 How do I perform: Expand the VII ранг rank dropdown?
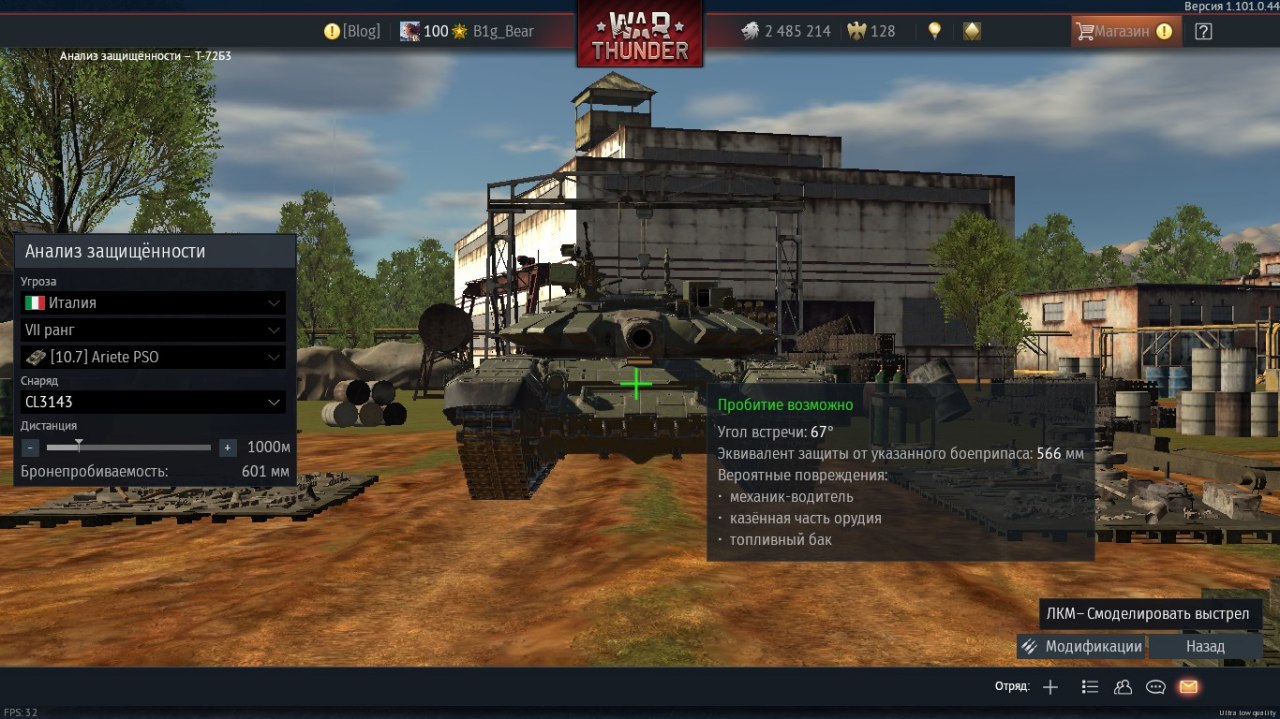click(x=153, y=330)
